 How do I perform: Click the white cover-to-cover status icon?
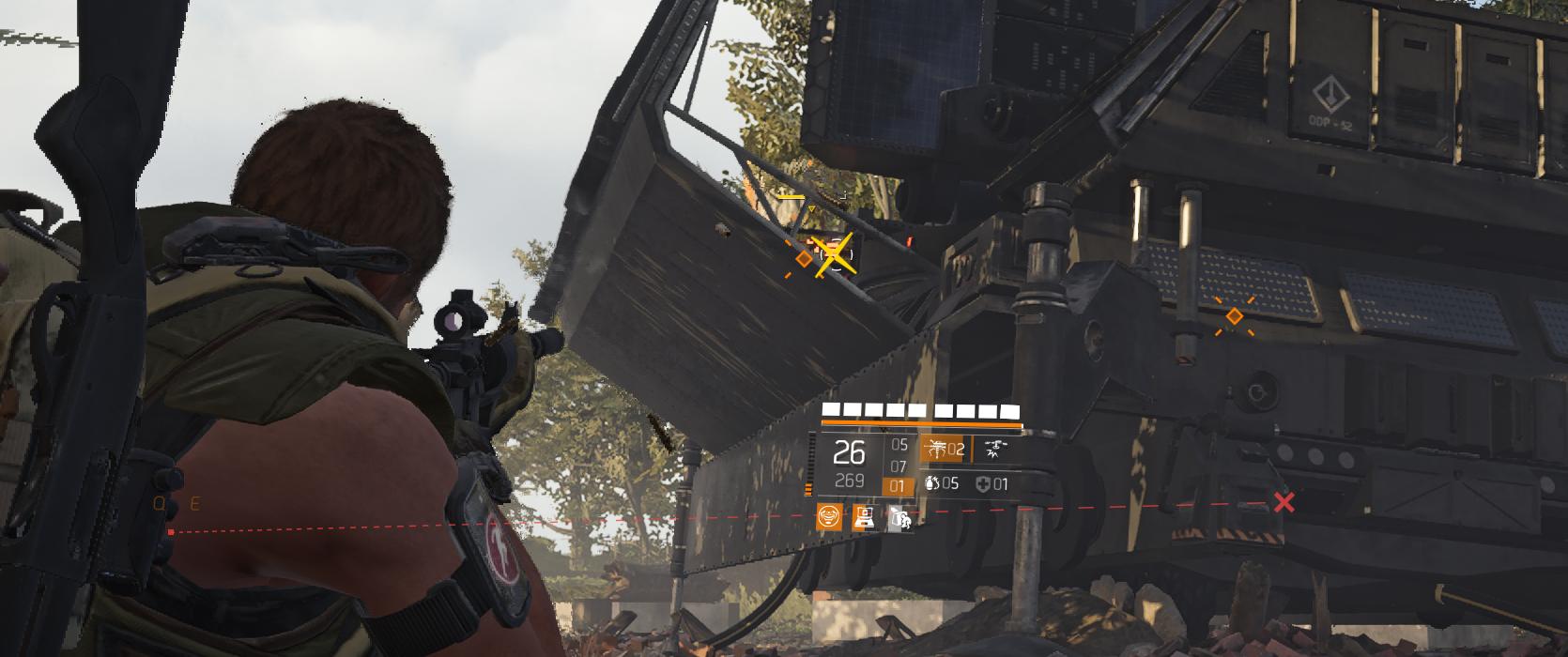pyautogui.click(x=899, y=516)
